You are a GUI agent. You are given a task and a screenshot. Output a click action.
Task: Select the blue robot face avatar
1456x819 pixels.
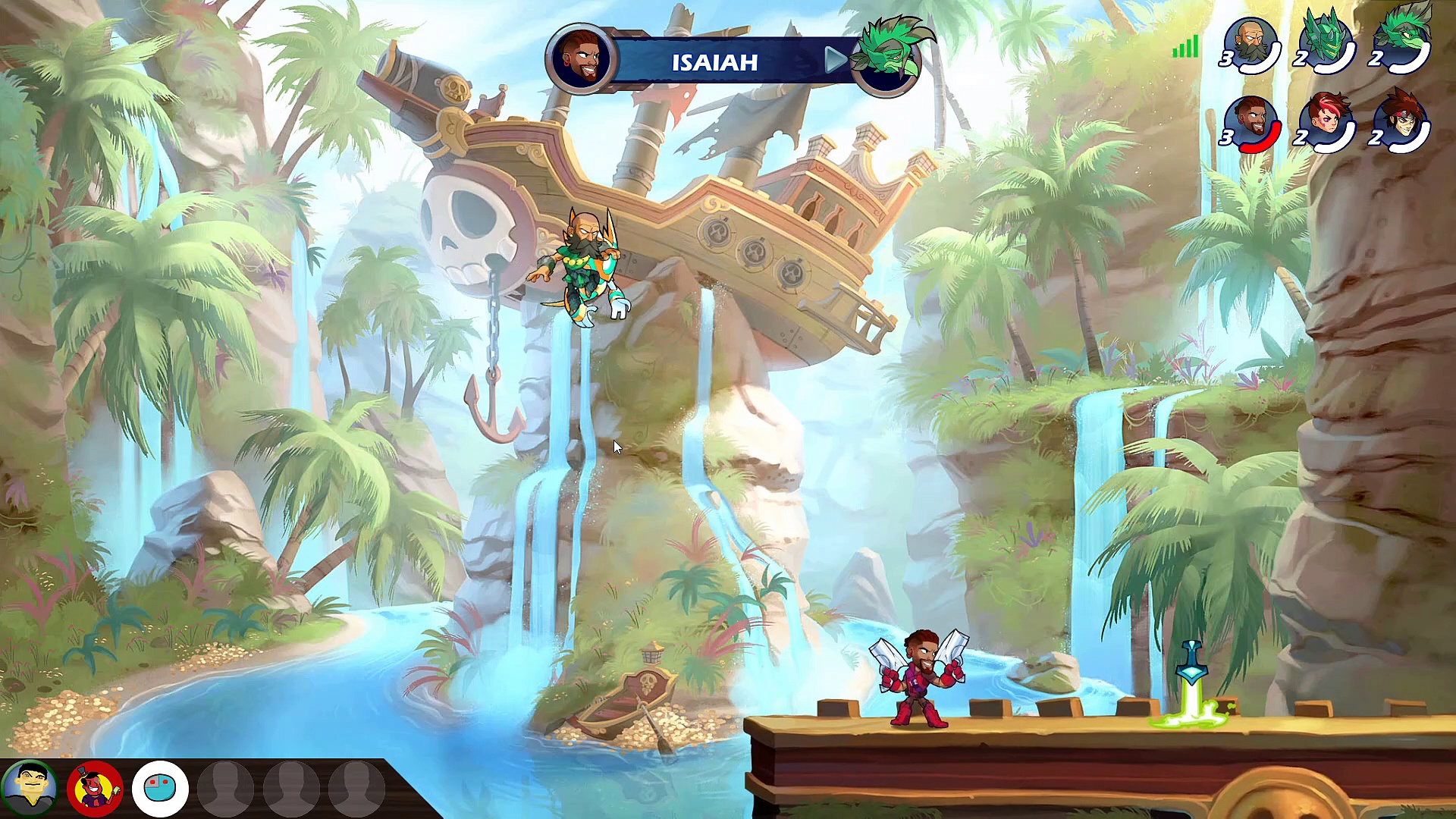(160, 789)
